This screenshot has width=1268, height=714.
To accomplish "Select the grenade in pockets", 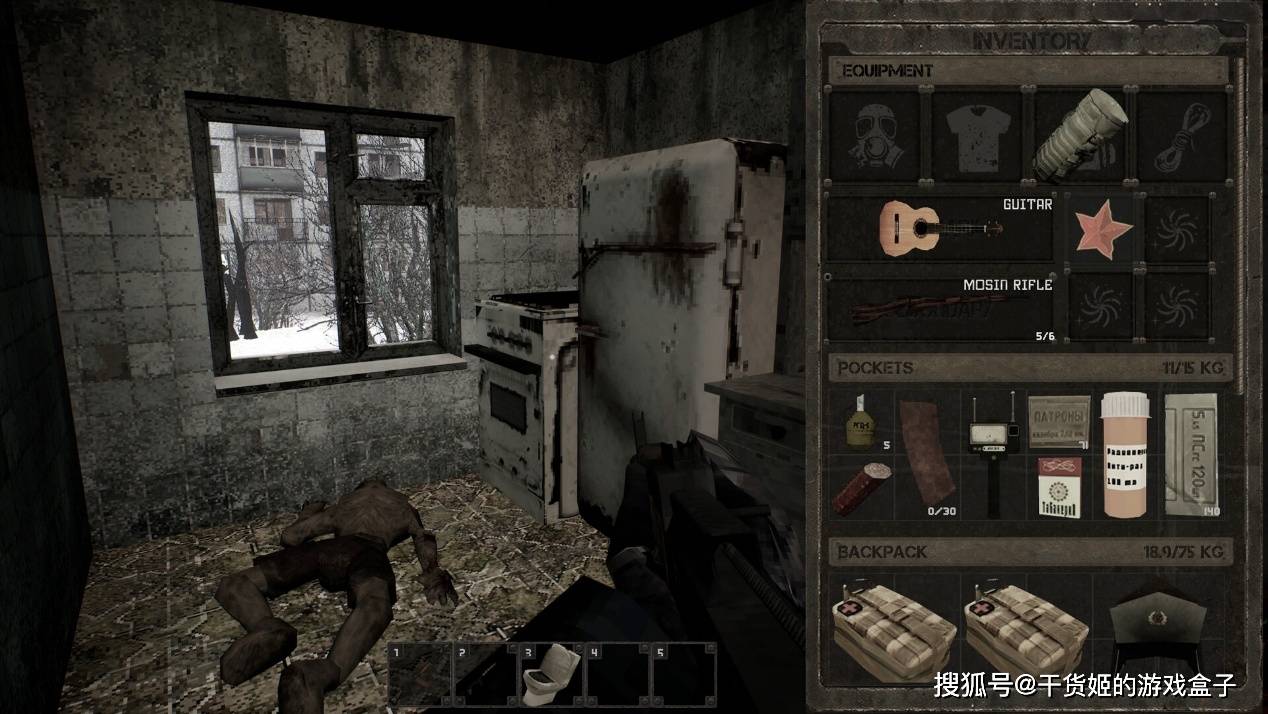I will click(858, 422).
